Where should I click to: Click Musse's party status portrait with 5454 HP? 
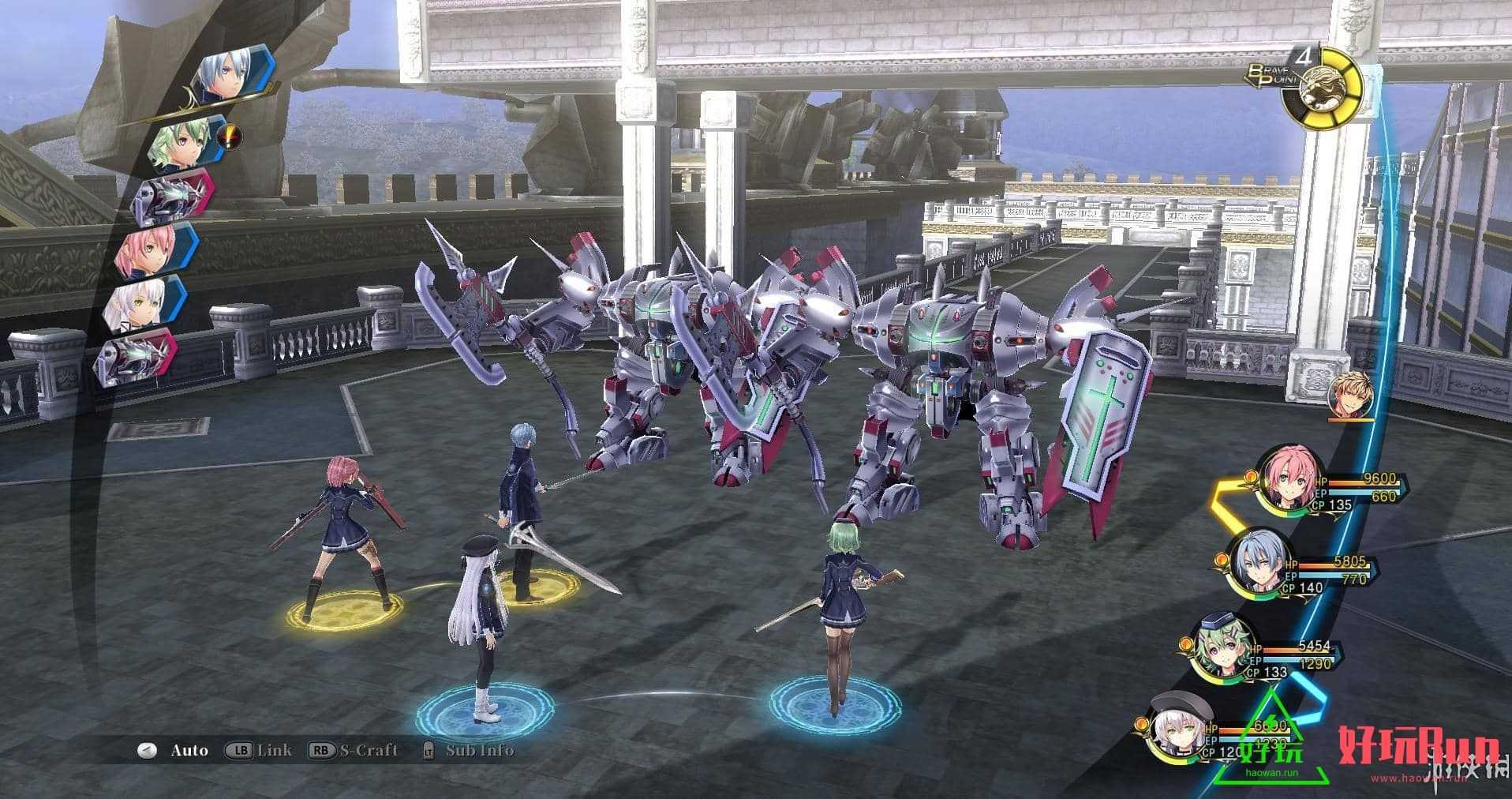click(1222, 651)
